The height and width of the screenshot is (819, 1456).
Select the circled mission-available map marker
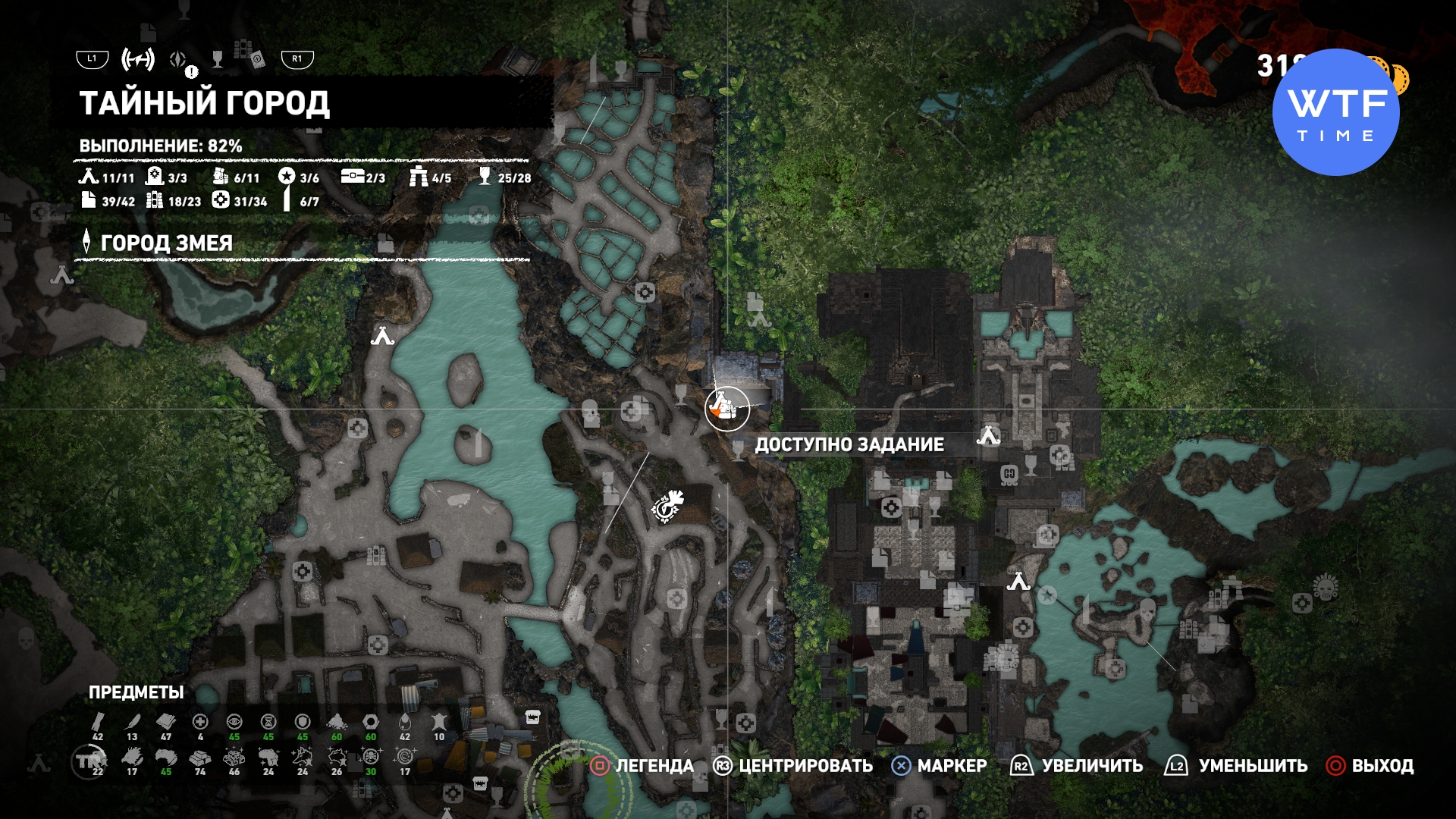pyautogui.click(x=726, y=408)
